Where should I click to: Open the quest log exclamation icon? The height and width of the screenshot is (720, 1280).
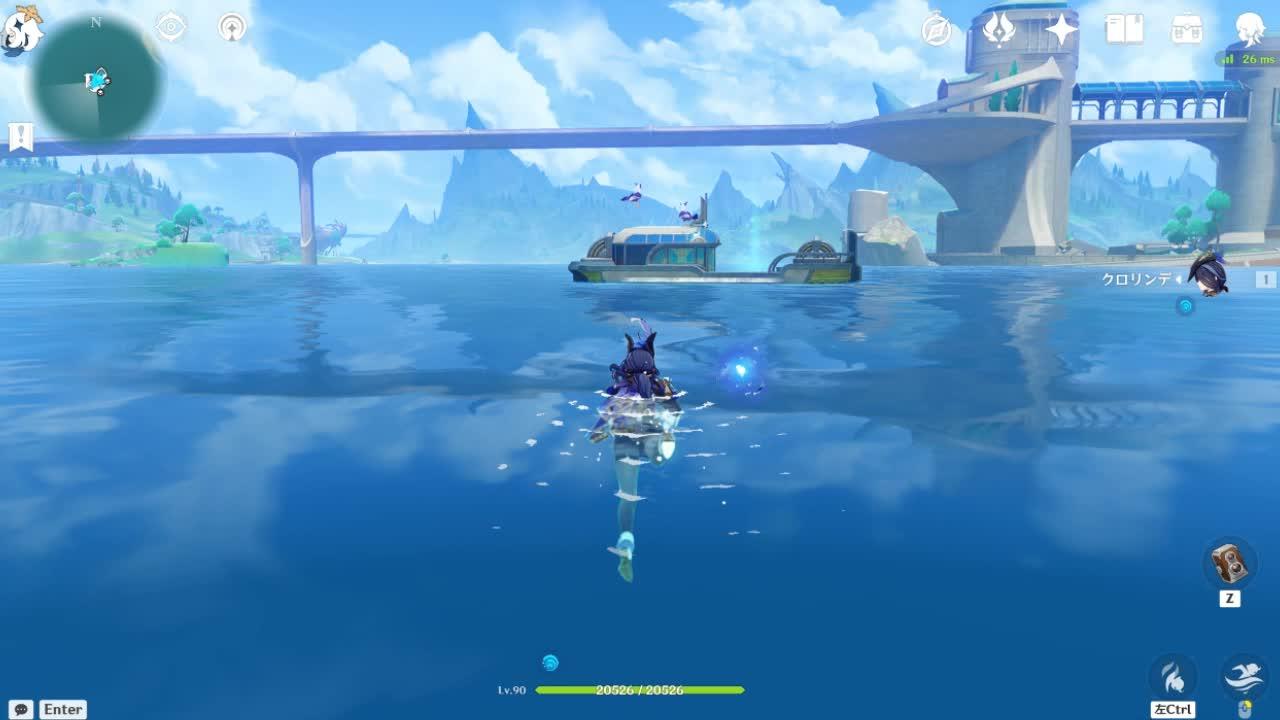coord(20,136)
